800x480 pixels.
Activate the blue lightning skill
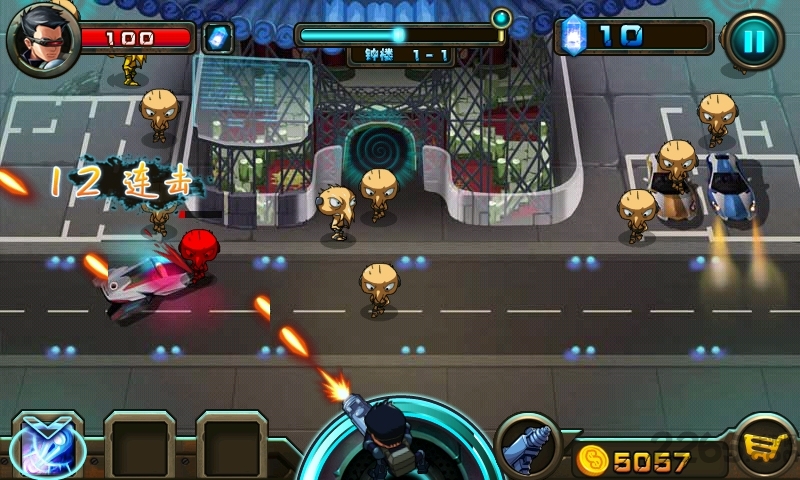47,445
